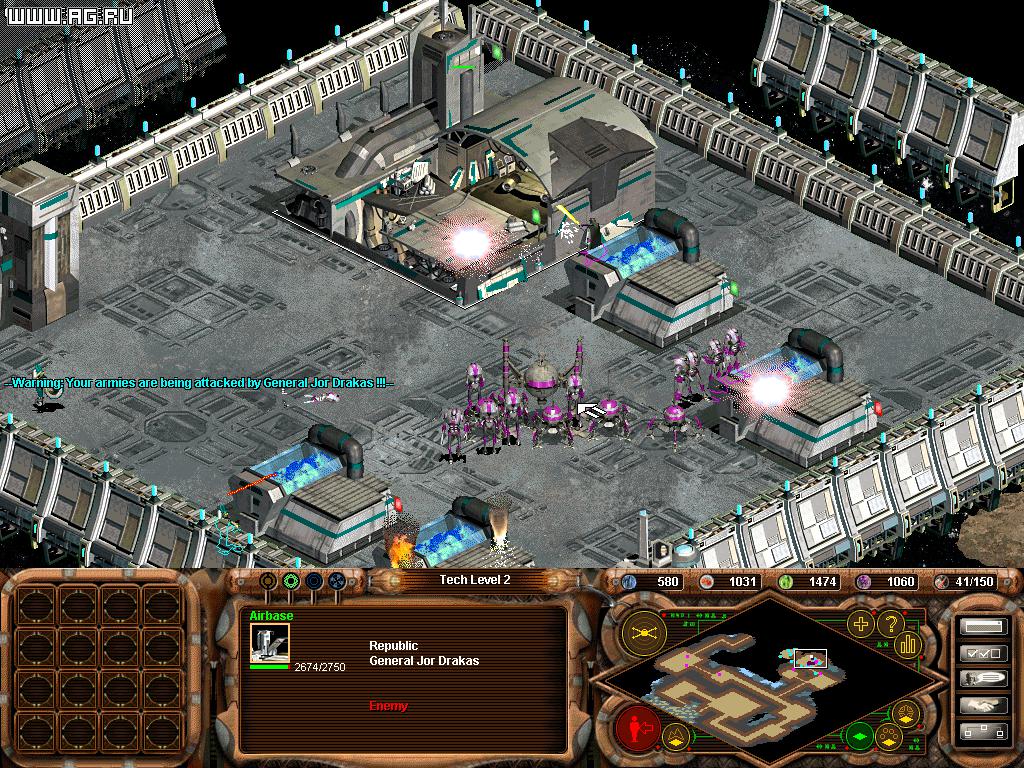
Task: Open the handshake diplomacy button
Action: pyautogui.click(x=981, y=705)
